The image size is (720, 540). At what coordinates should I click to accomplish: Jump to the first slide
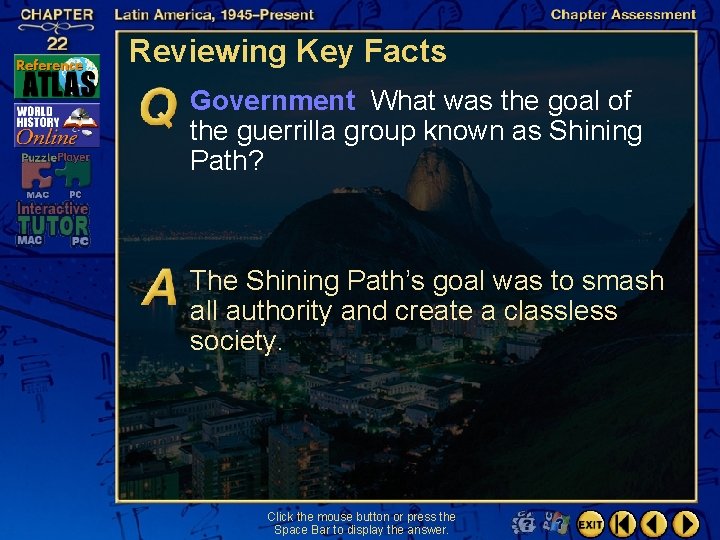622,523
